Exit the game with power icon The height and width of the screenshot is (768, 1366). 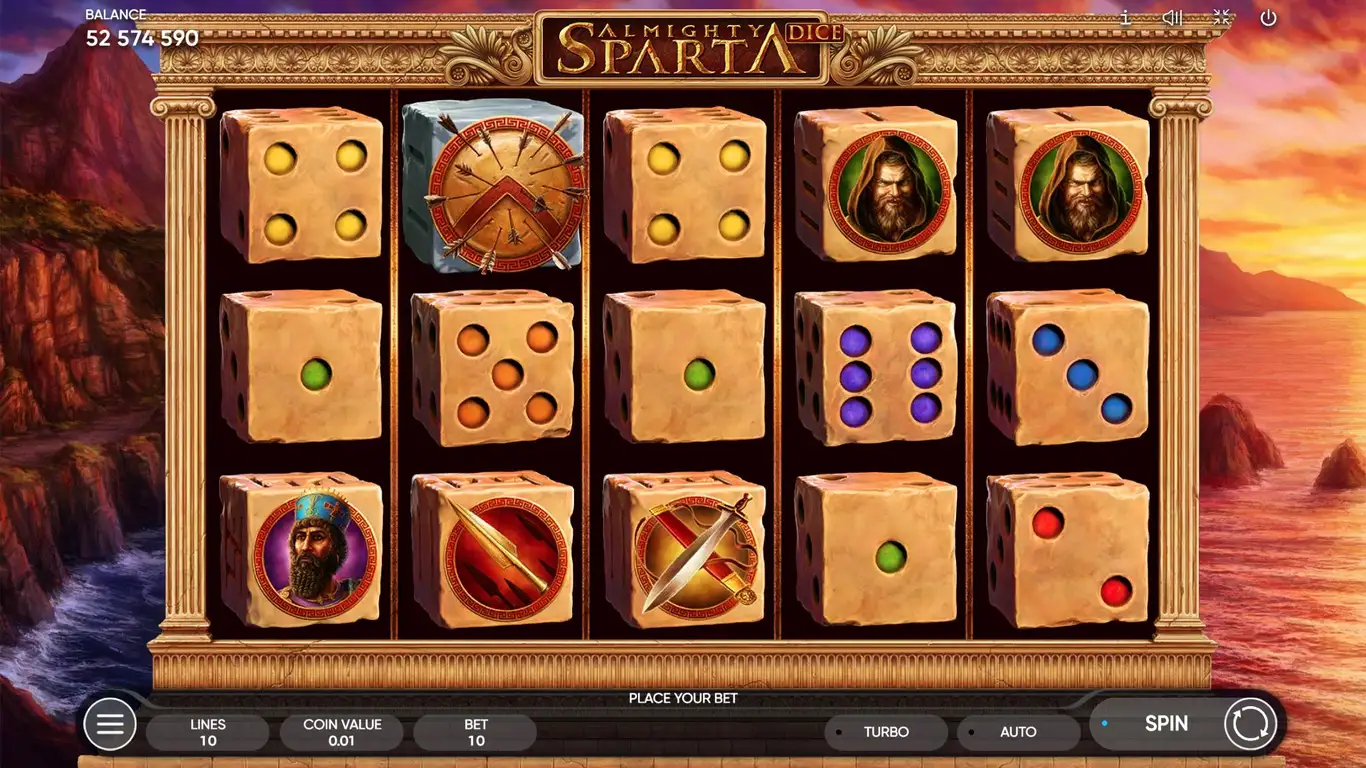[1268, 18]
